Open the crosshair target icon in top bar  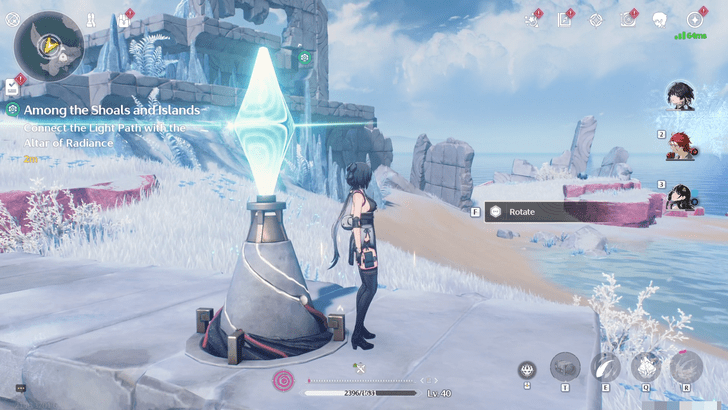coord(596,20)
